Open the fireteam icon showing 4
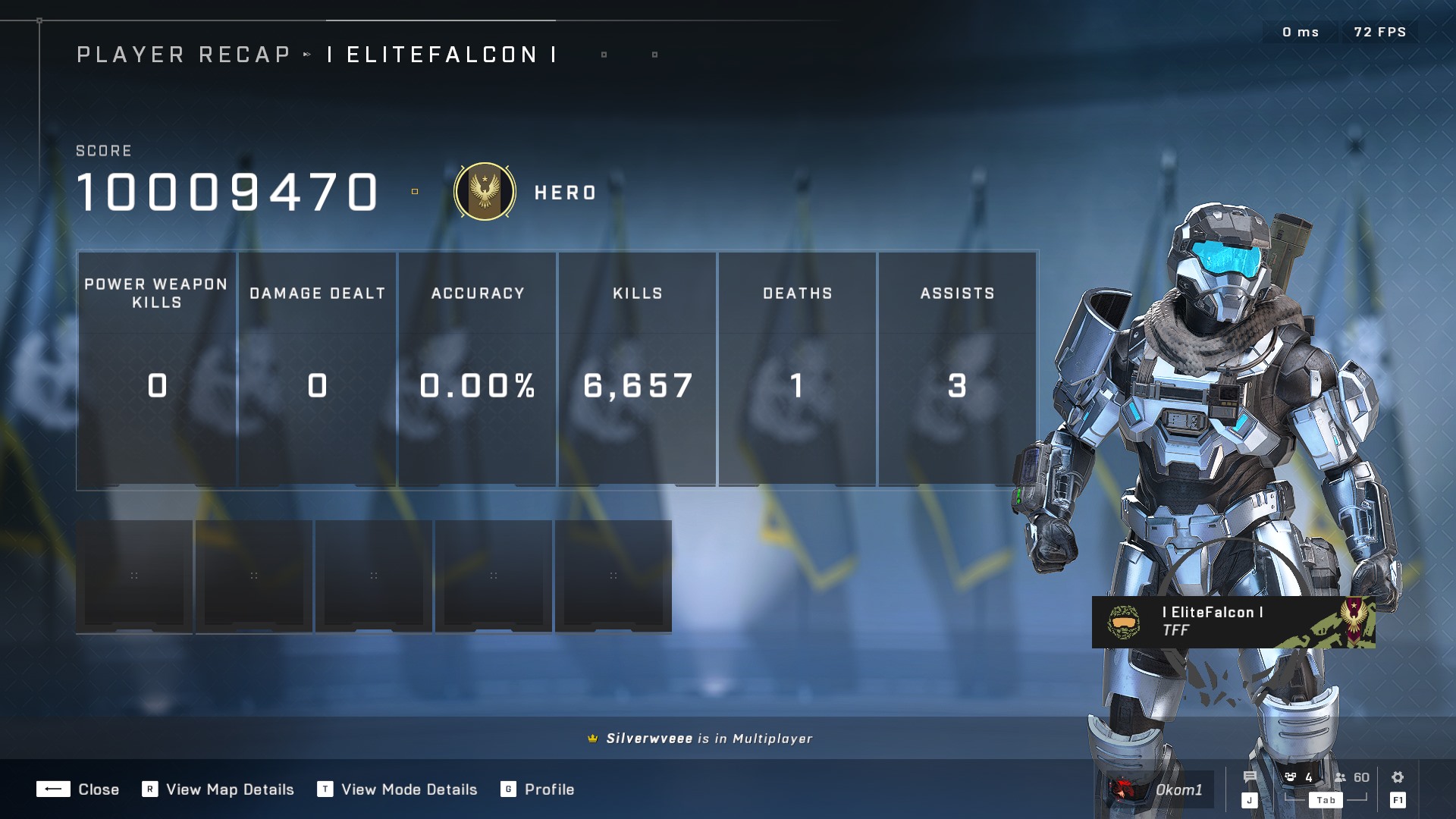 pos(1298,777)
